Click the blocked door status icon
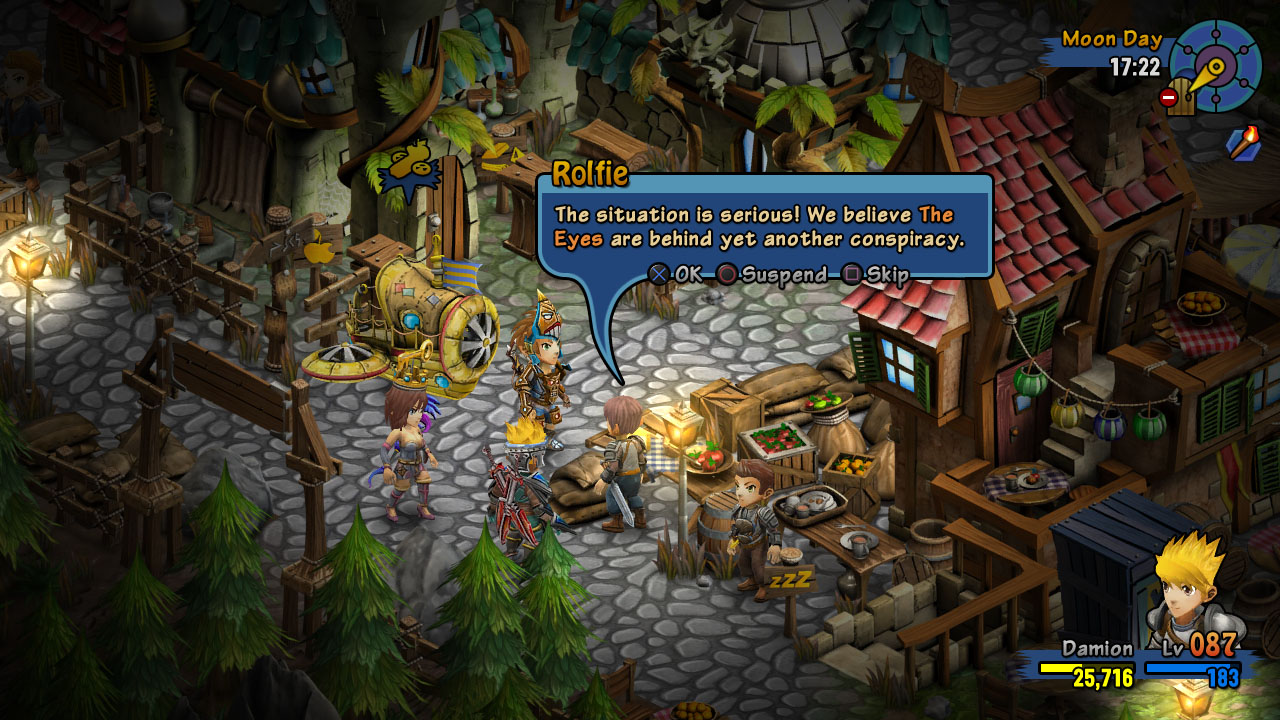The height and width of the screenshot is (720, 1280). coord(1178,98)
